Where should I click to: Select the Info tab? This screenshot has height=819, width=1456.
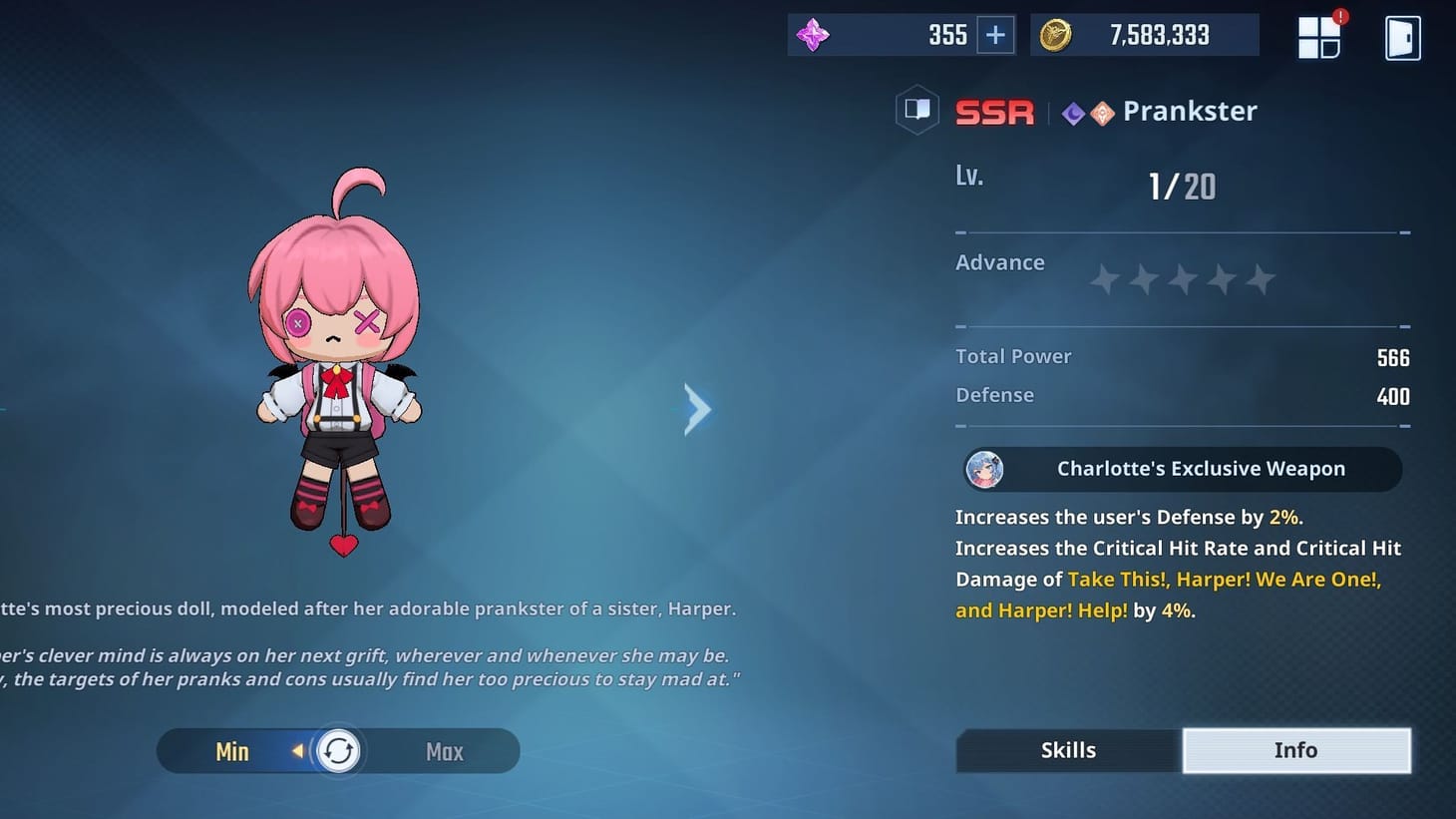(1295, 750)
